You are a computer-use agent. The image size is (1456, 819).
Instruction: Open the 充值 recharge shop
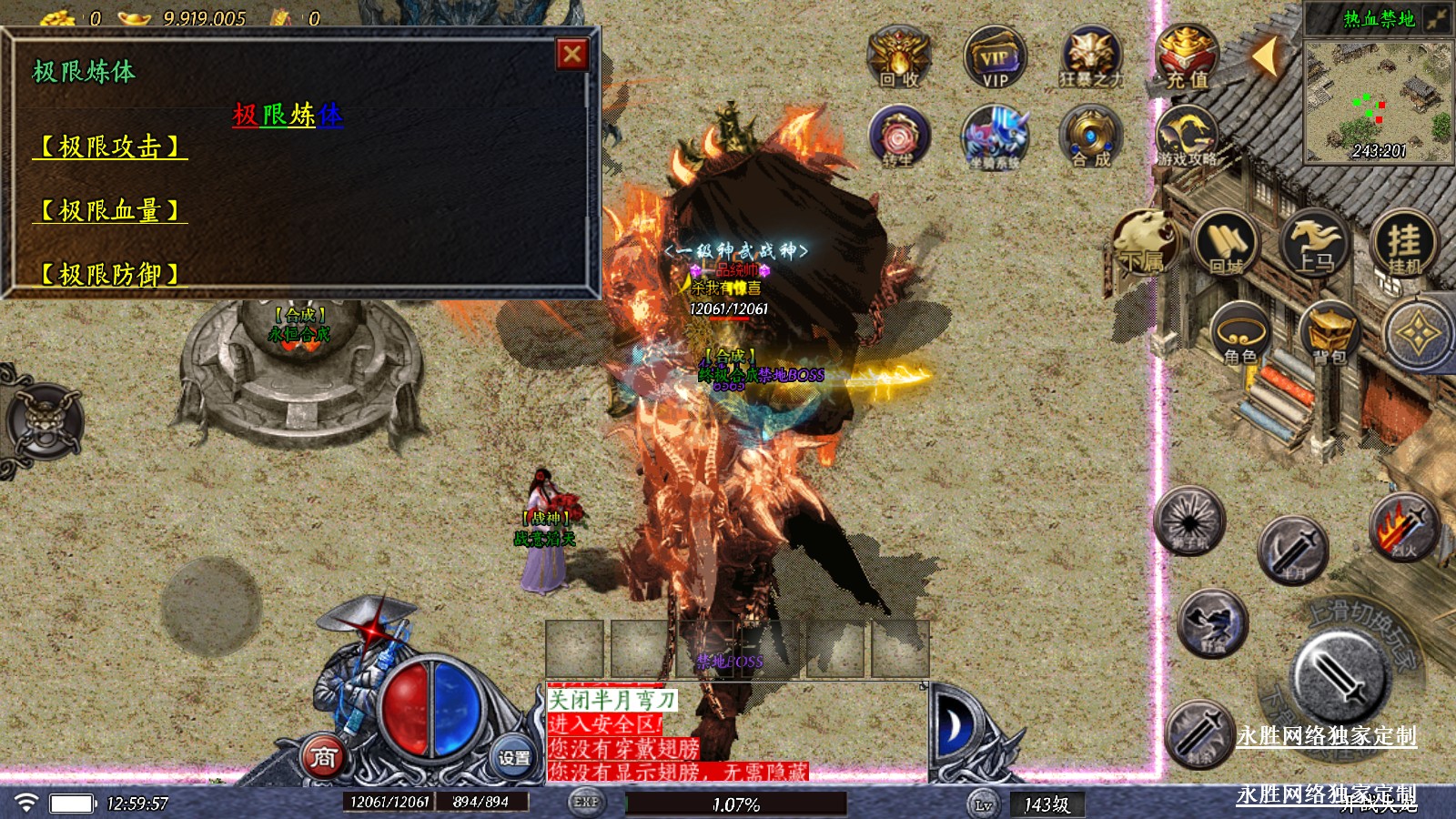[1187, 56]
